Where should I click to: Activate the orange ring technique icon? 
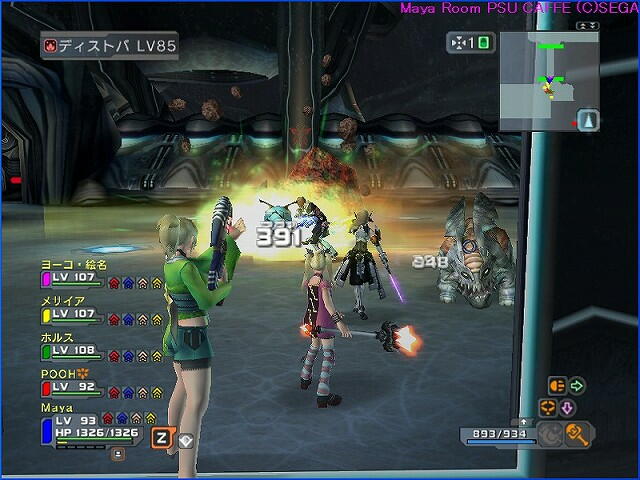click(547, 407)
